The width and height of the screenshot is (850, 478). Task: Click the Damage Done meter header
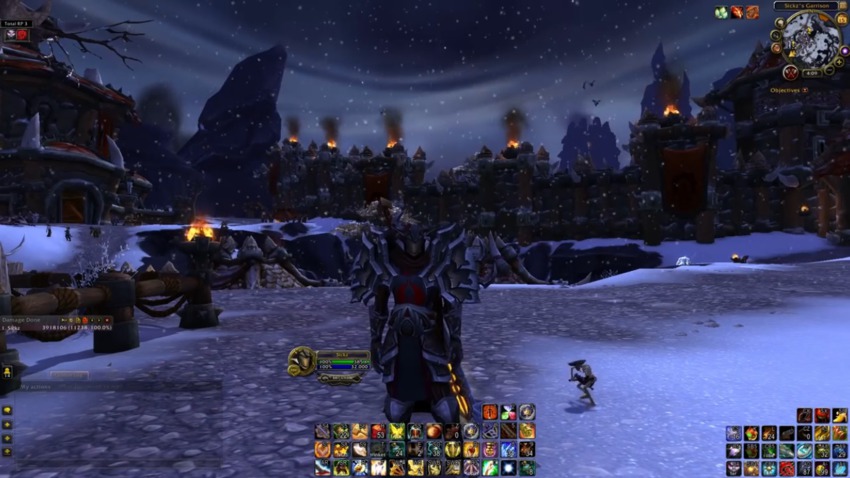click(x=20, y=318)
